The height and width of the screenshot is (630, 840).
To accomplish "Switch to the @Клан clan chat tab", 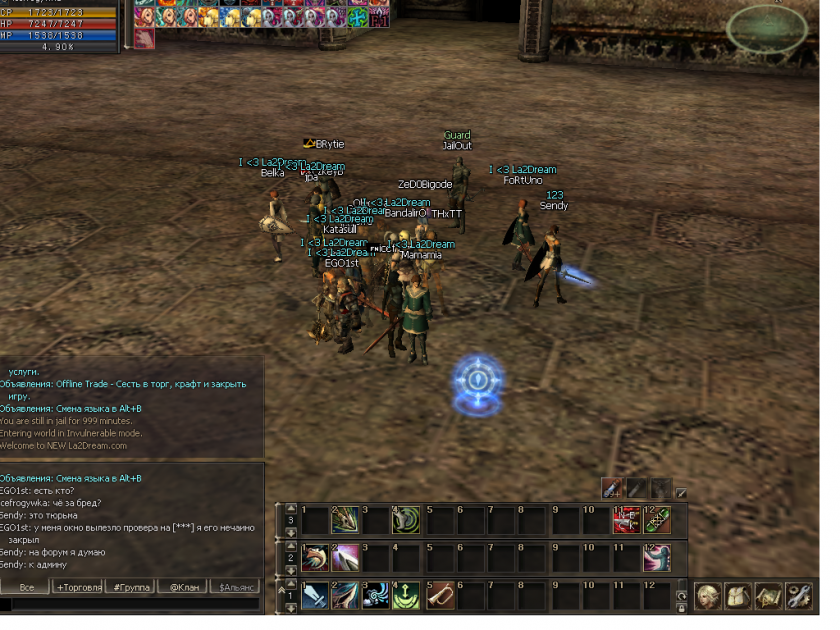I will pyautogui.click(x=182, y=587).
